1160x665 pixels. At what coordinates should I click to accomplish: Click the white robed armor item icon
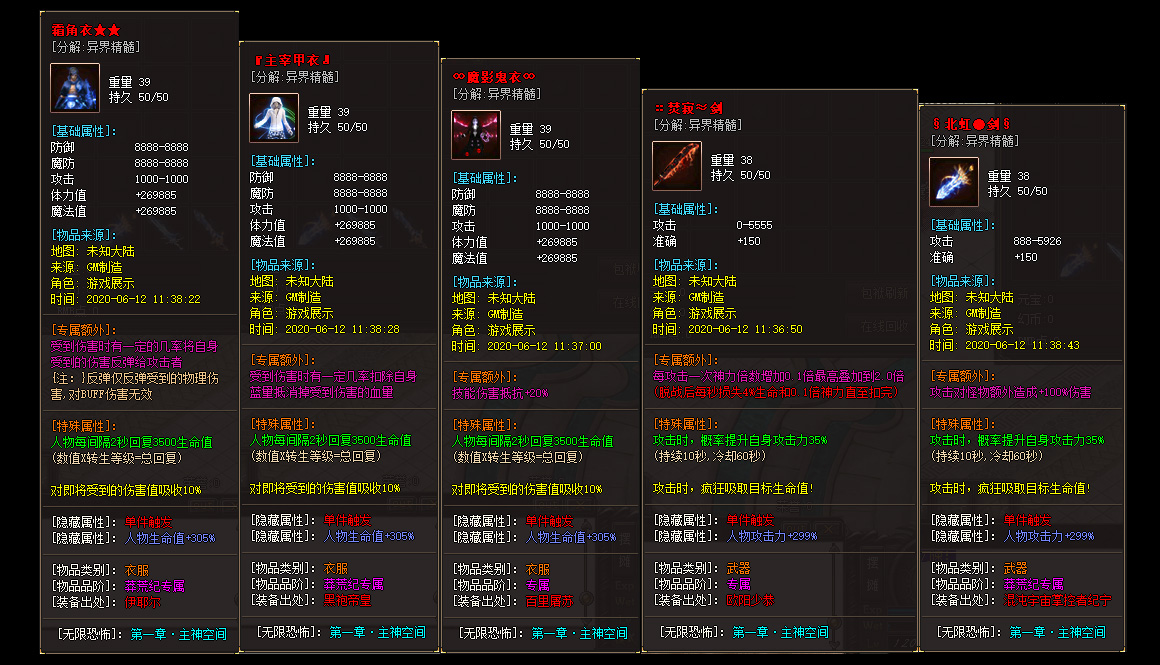click(x=273, y=118)
